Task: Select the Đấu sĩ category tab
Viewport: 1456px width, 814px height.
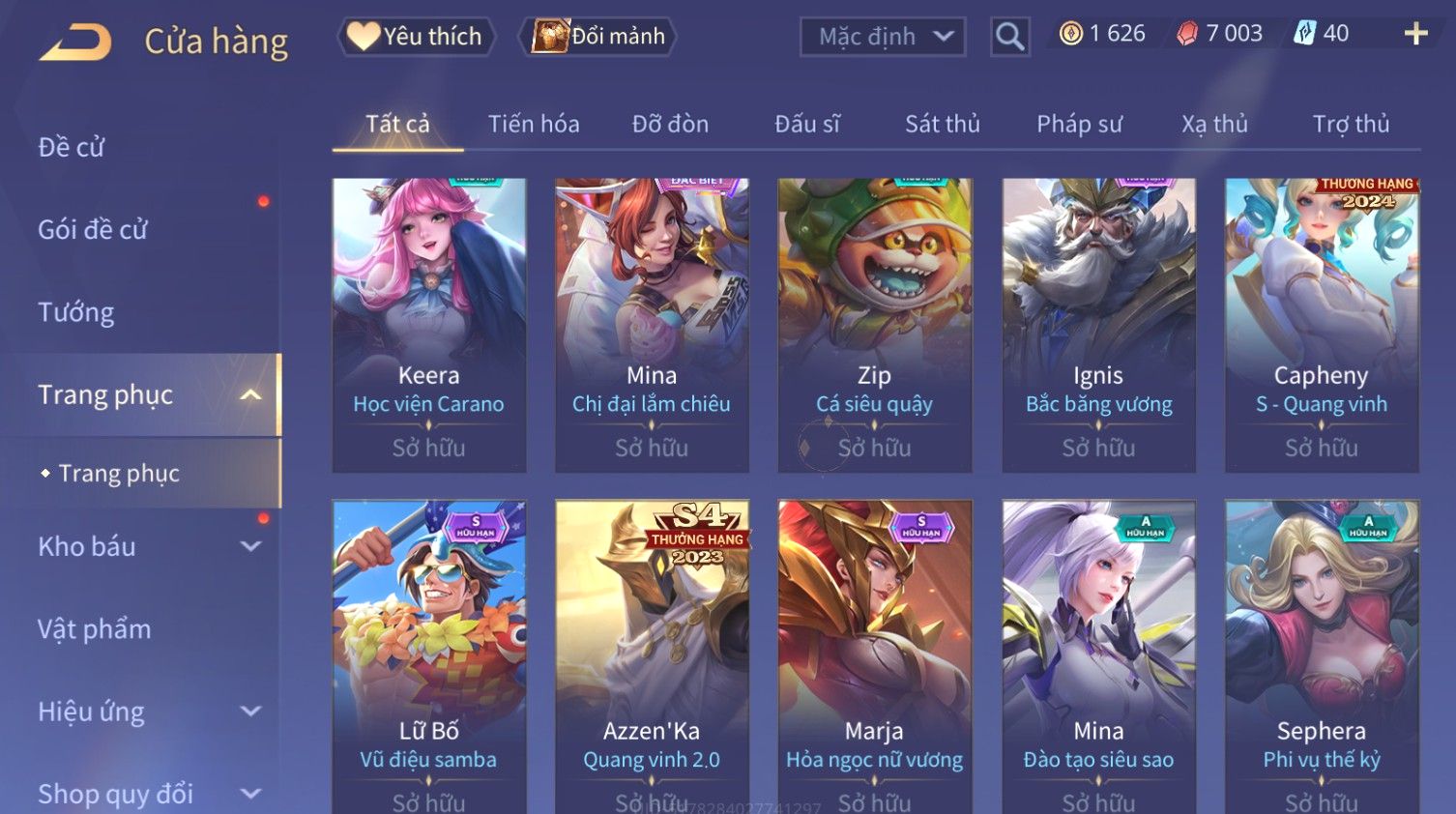Action: point(807,124)
